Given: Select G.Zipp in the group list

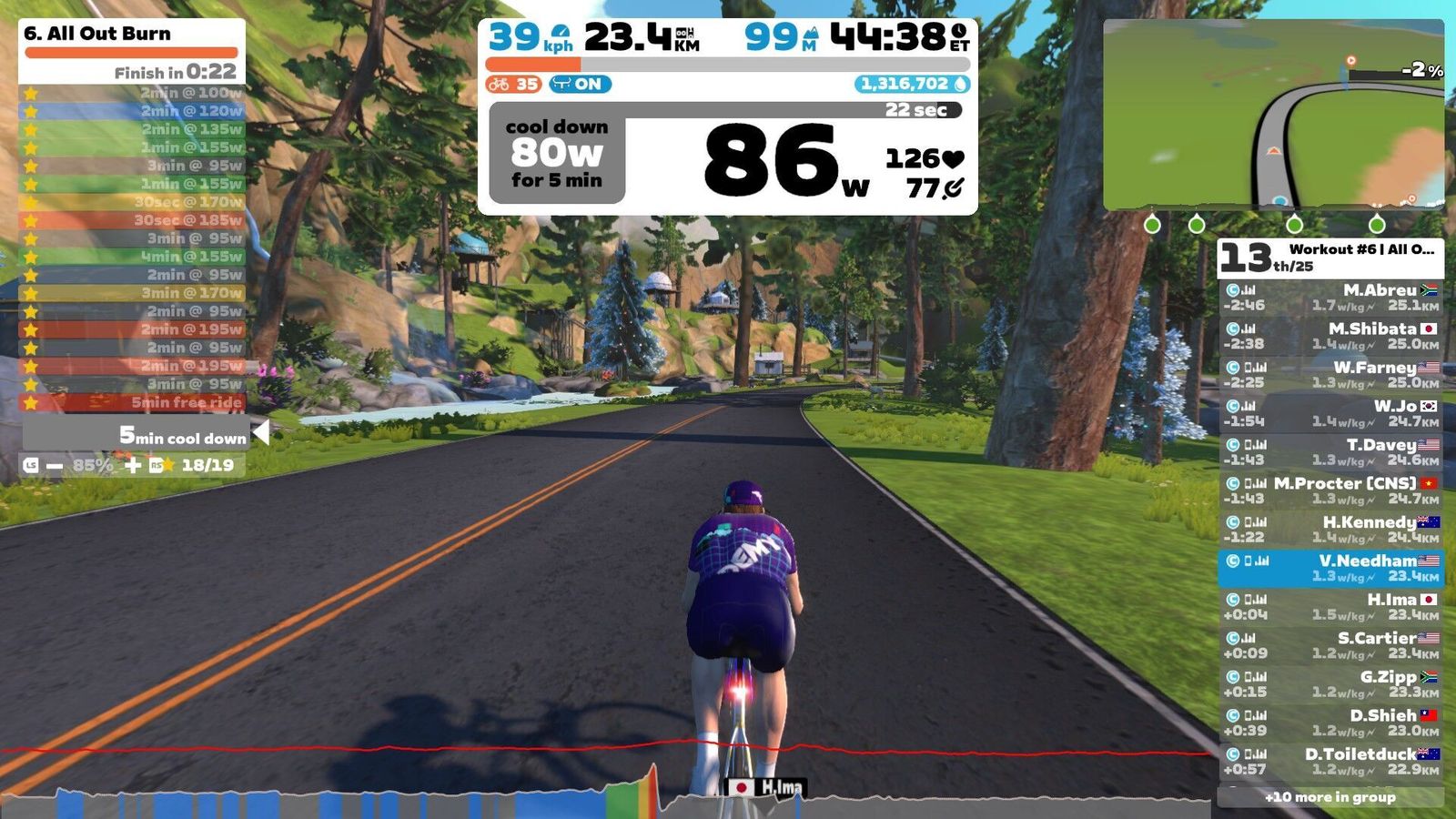Looking at the screenshot, I should (x=1330, y=684).
